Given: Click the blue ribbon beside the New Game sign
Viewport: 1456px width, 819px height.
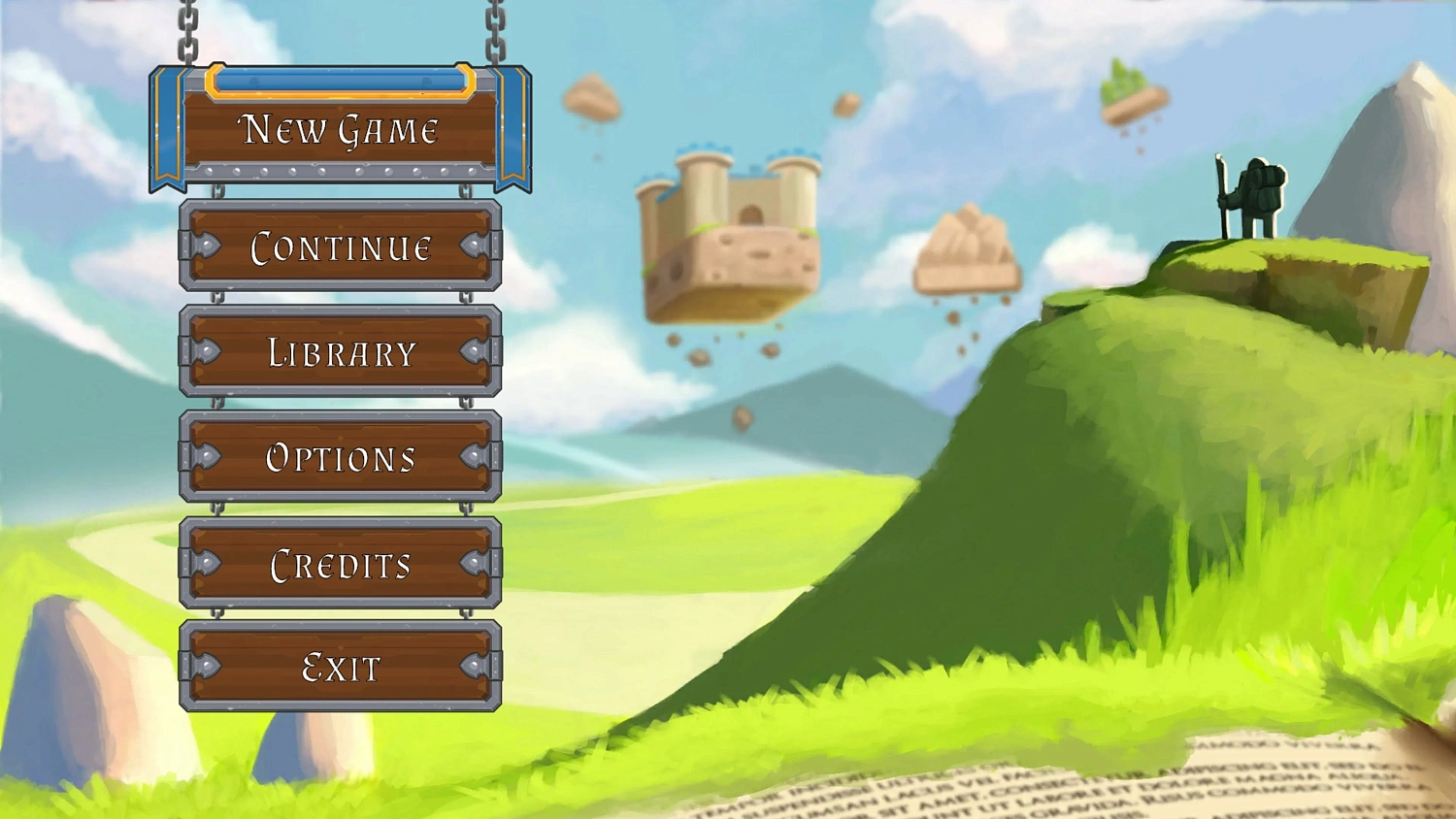Looking at the screenshot, I should pyautogui.click(x=166, y=126).
